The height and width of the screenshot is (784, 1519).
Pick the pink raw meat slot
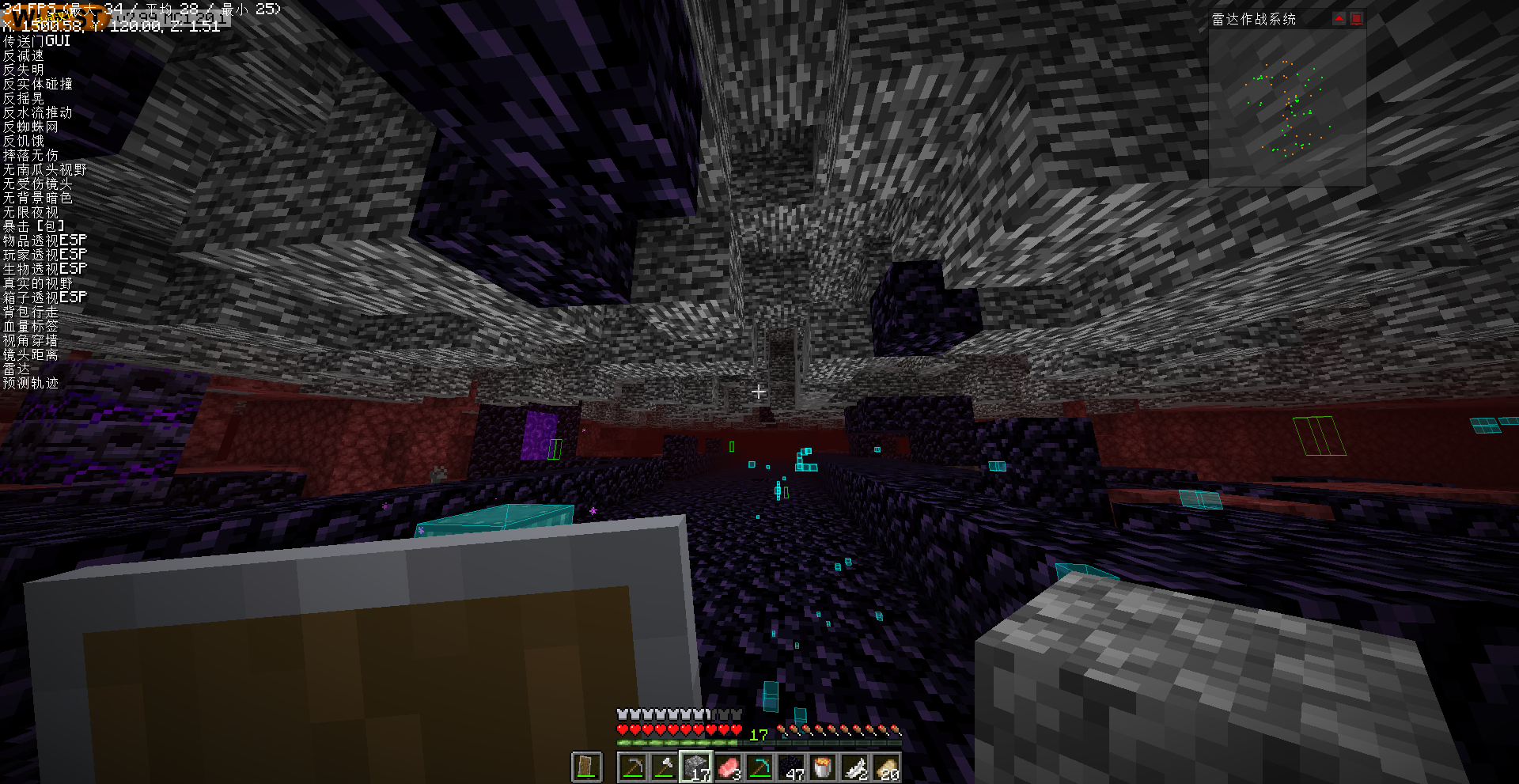[728, 767]
